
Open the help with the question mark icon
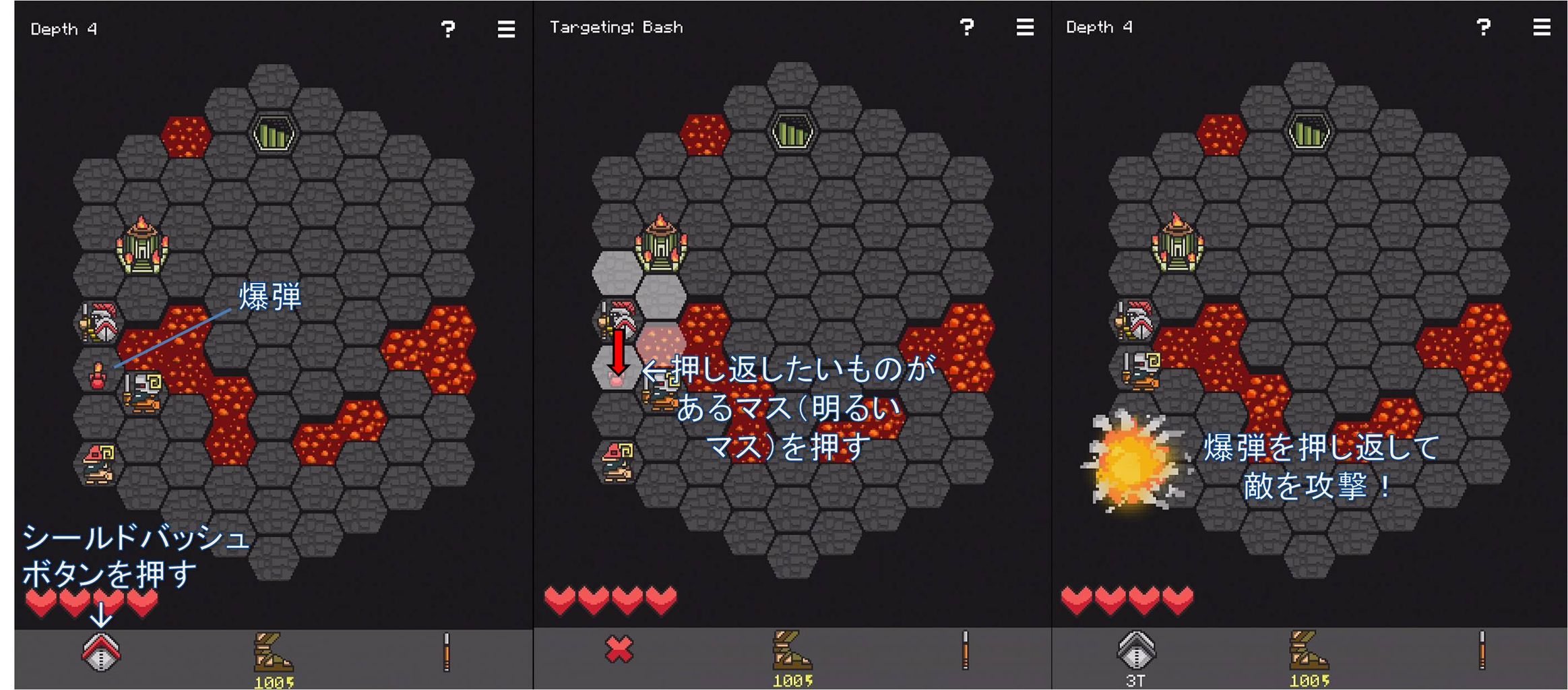pos(447,28)
